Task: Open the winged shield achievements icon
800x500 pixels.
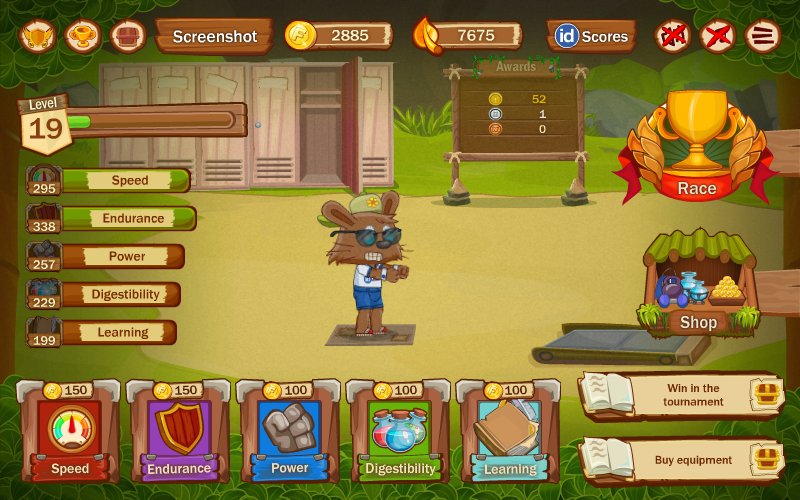Action: pos(38,36)
